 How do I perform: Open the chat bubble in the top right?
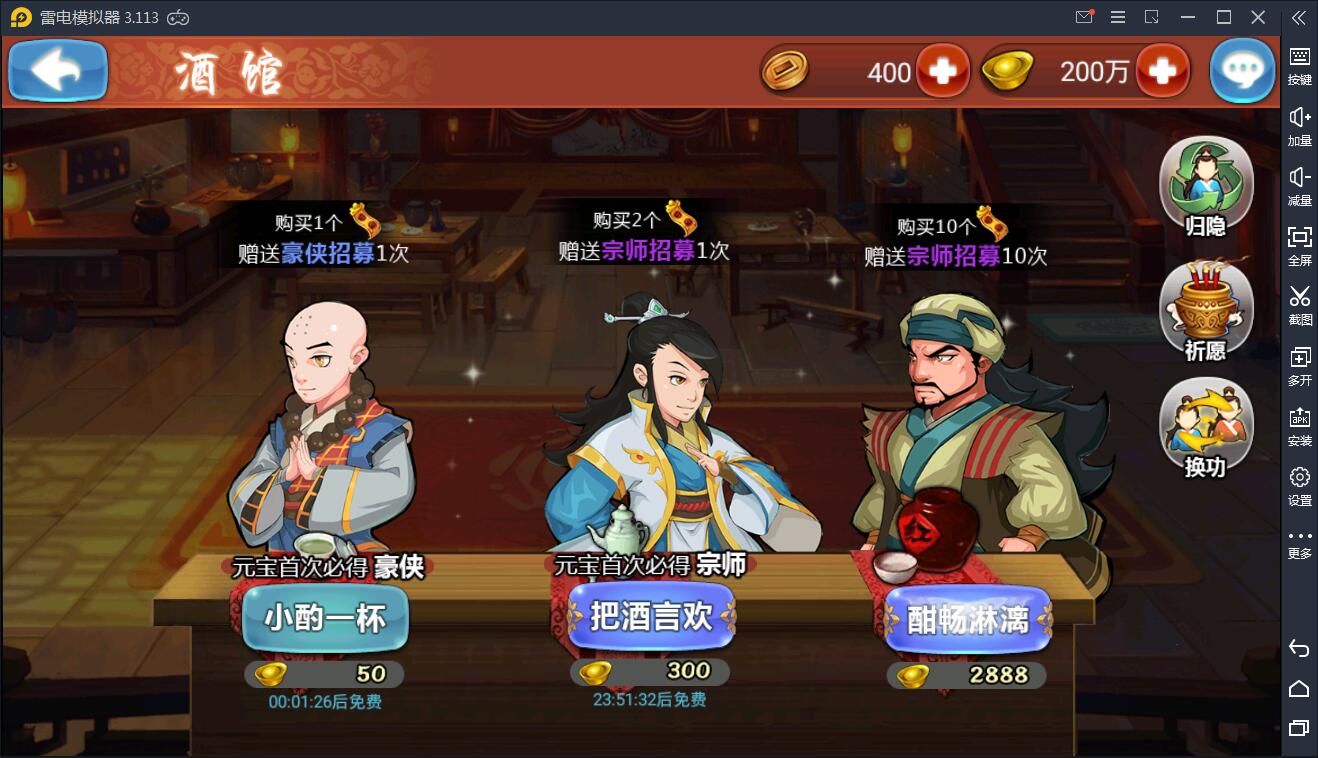[1243, 70]
